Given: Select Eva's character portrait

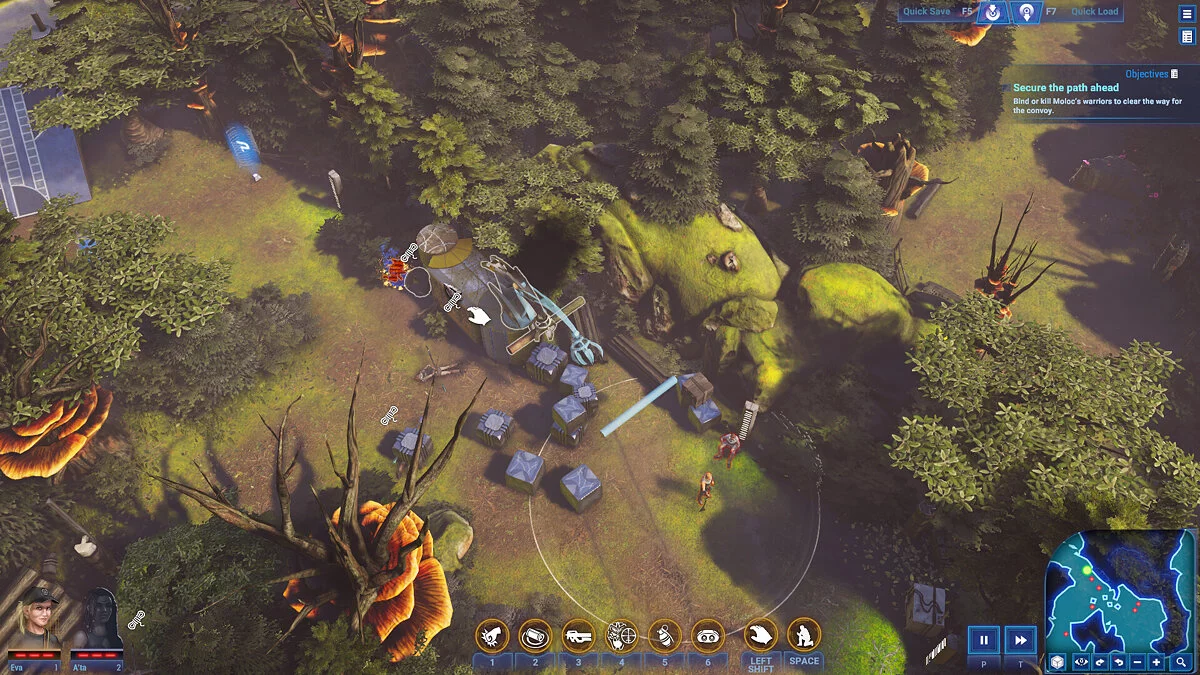Looking at the screenshot, I should pyautogui.click(x=35, y=622).
